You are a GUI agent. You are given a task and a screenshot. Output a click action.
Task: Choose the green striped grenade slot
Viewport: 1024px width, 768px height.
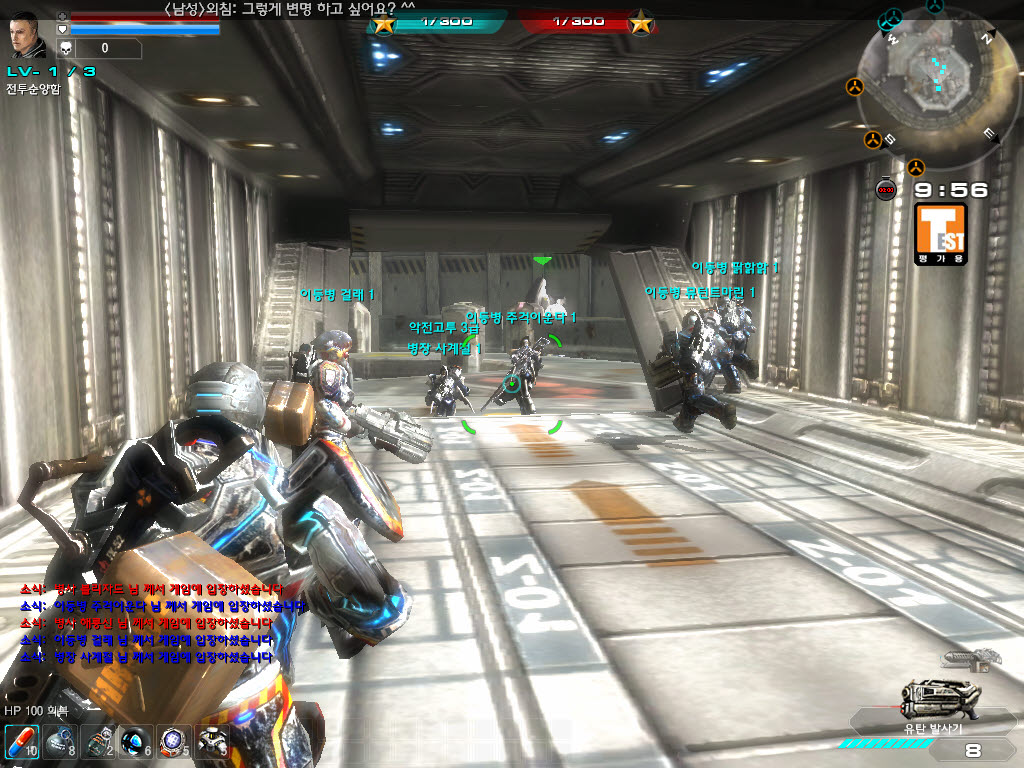tap(98, 743)
